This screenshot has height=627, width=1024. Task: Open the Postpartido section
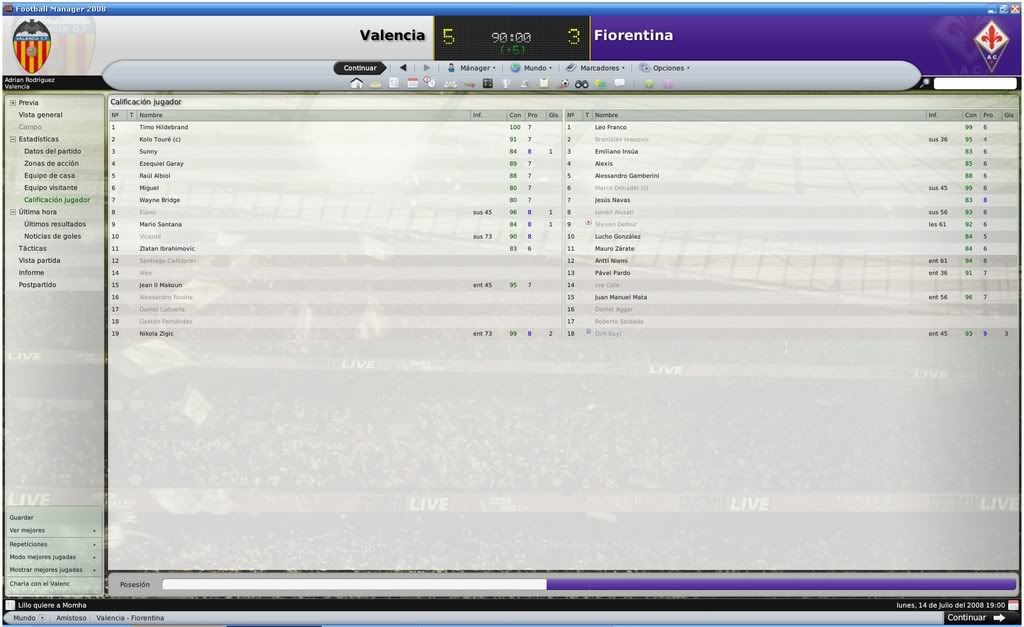[37, 285]
